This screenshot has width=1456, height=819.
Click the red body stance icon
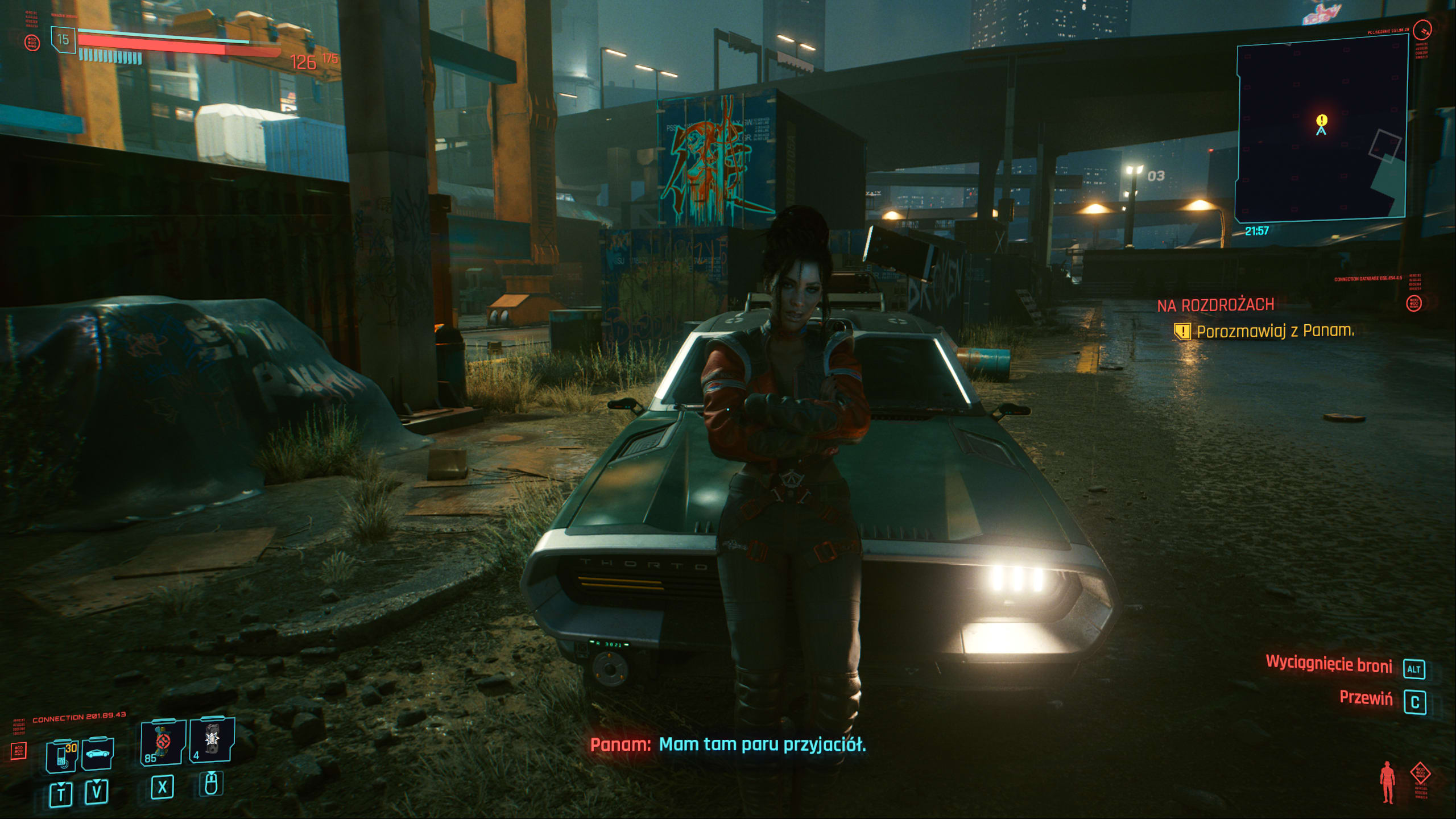point(1388,783)
